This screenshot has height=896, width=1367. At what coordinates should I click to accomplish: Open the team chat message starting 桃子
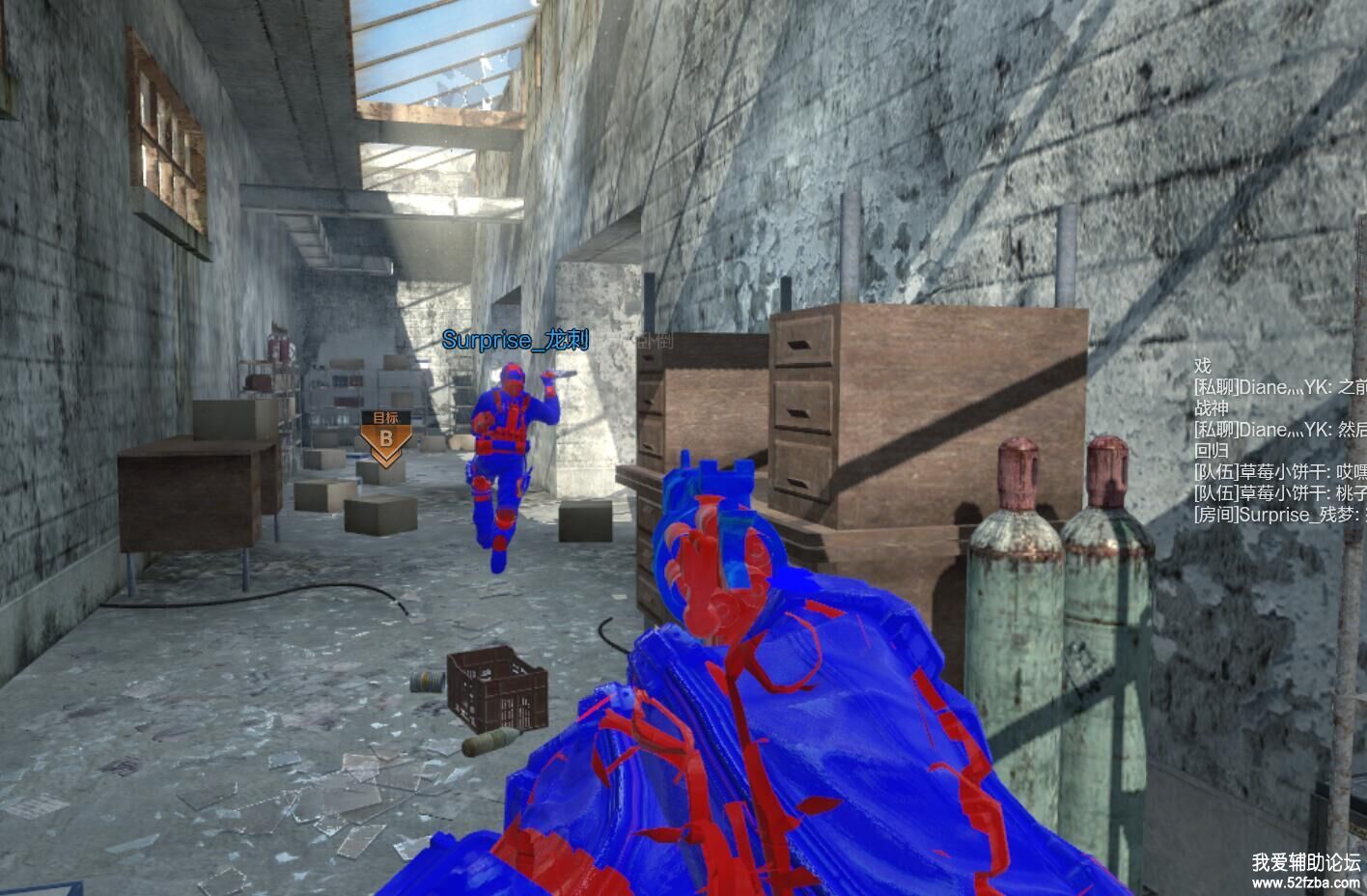coord(1280,493)
